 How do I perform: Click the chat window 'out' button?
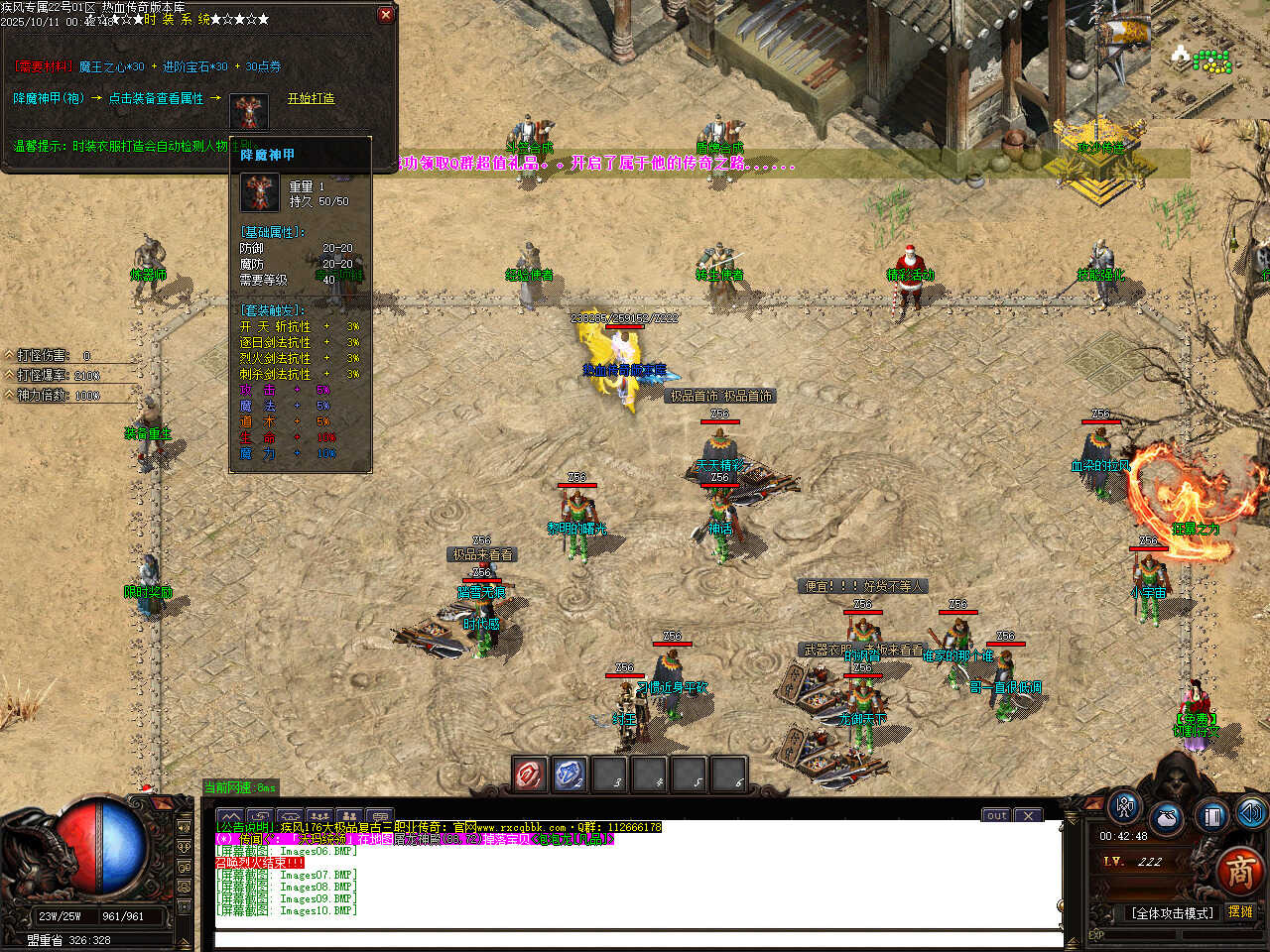(x=996, y=815)
